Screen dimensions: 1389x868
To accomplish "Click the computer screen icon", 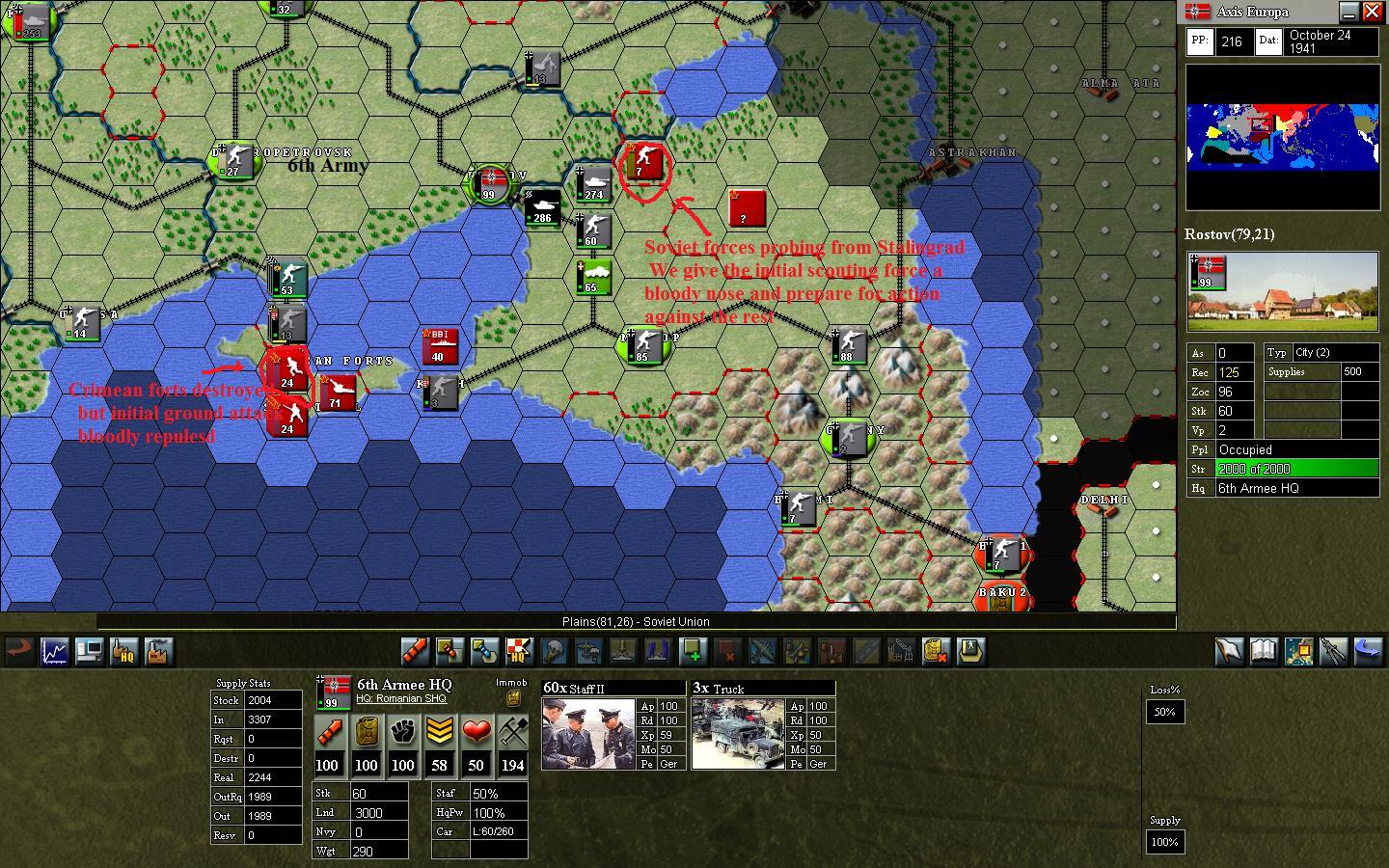I will tap(89, 652).
